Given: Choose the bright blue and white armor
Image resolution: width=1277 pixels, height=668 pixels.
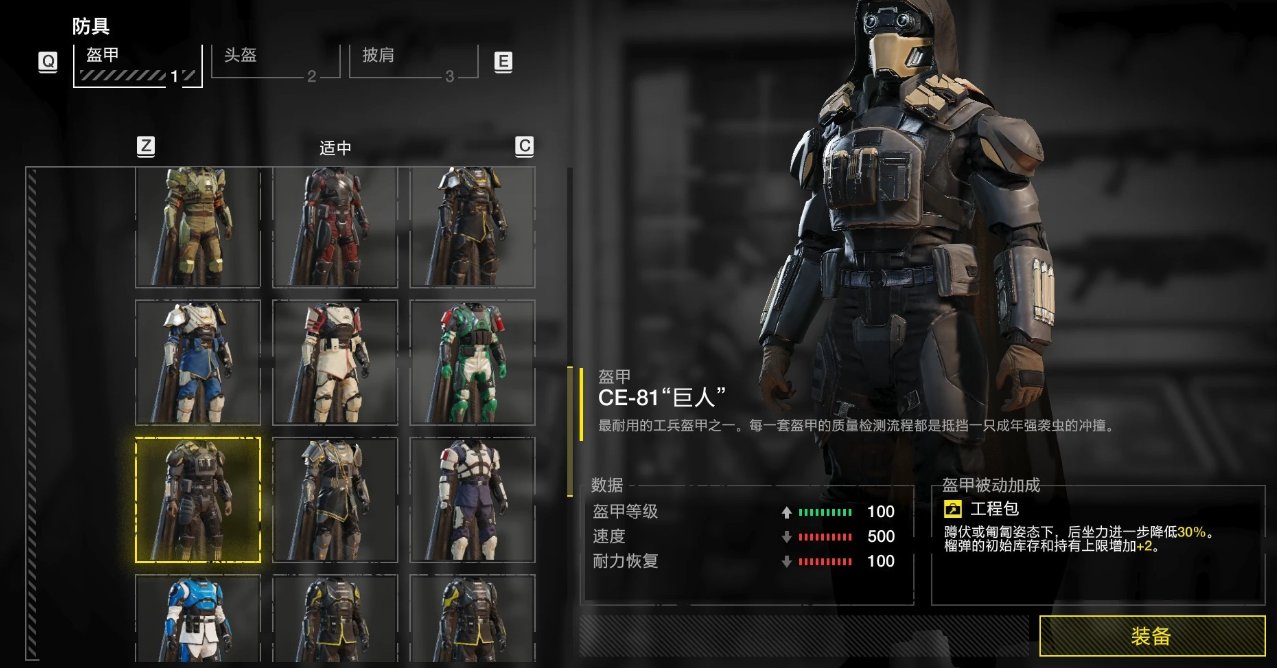Looking at the screenshot, I should tap(198, 618).
